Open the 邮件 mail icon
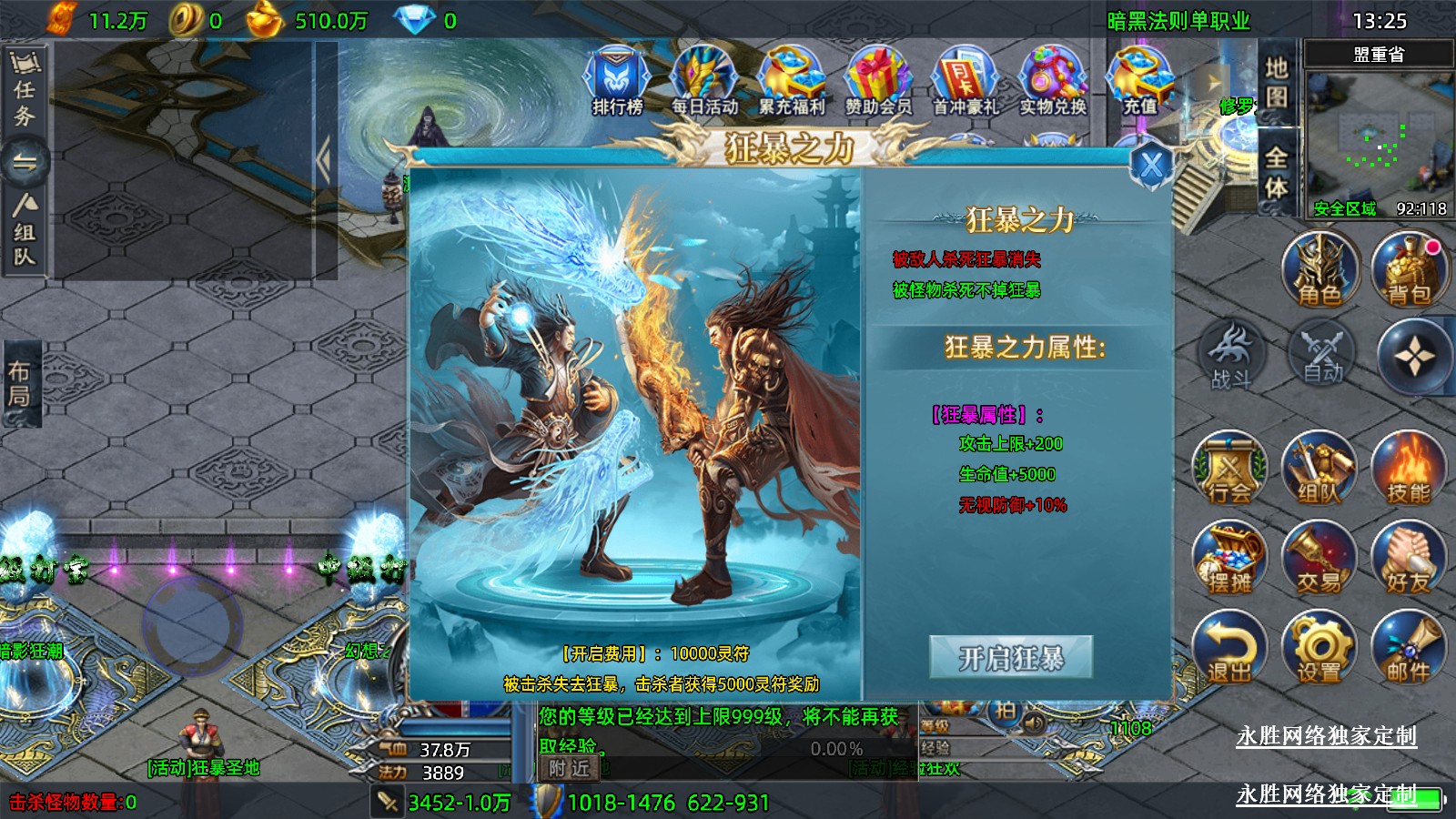The width and height of the screenshot is (1456, 819). 1409,648
